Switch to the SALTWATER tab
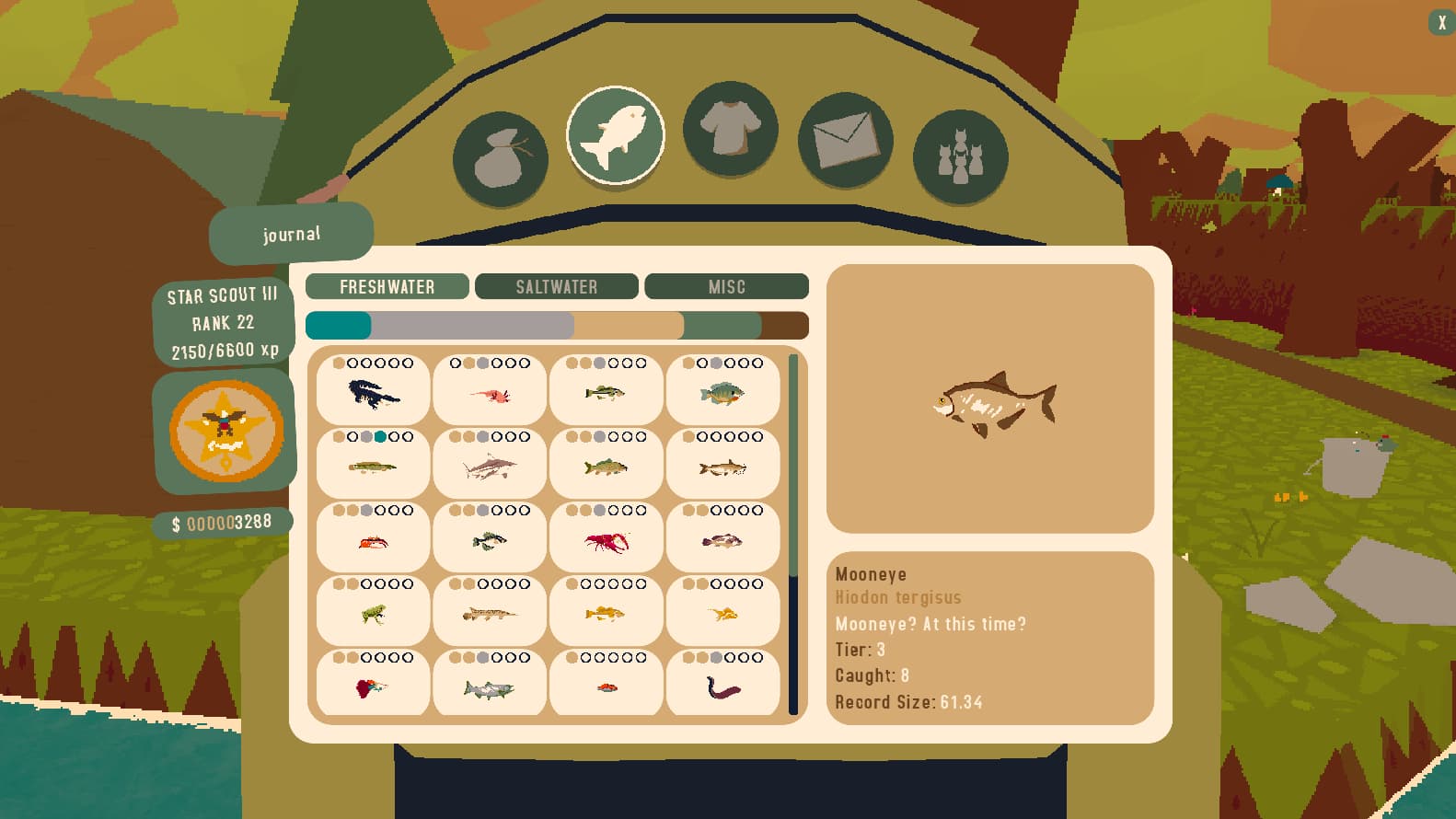 556,286
